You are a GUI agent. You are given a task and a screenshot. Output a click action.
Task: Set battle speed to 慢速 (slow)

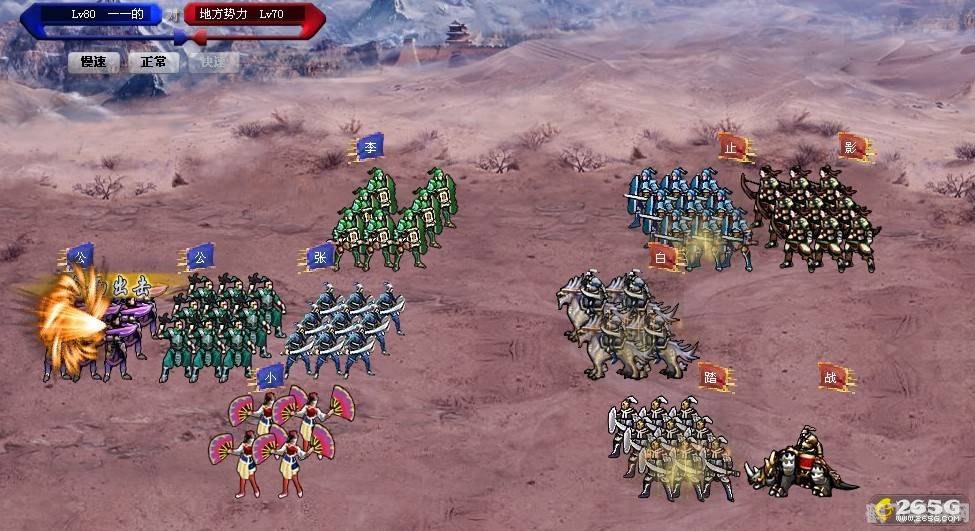(x=94, y=62)
